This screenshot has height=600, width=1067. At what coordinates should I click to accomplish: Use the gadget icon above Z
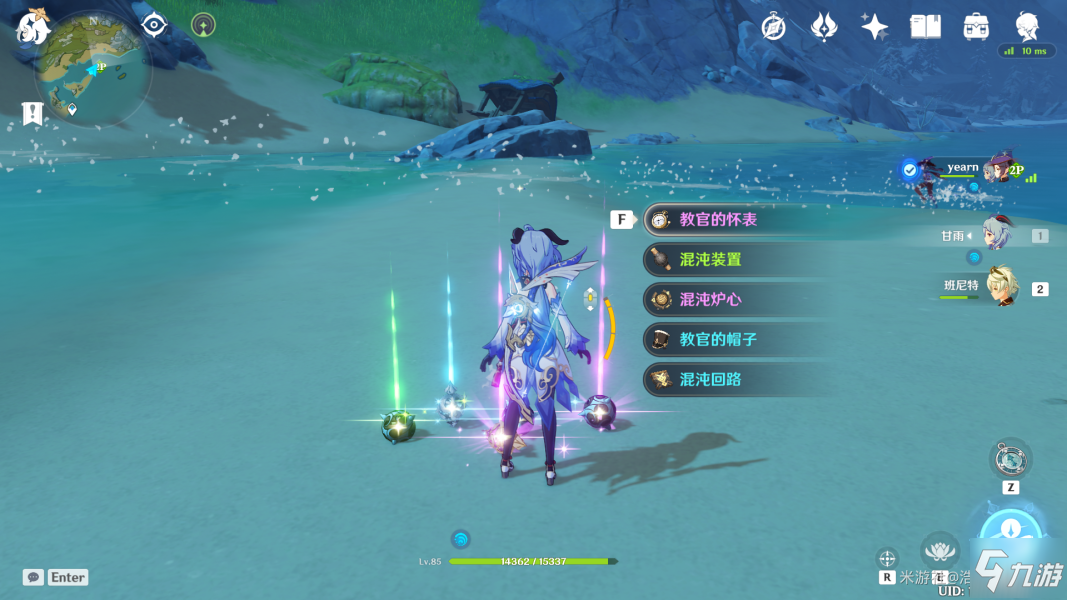(x=1010, y=459)
